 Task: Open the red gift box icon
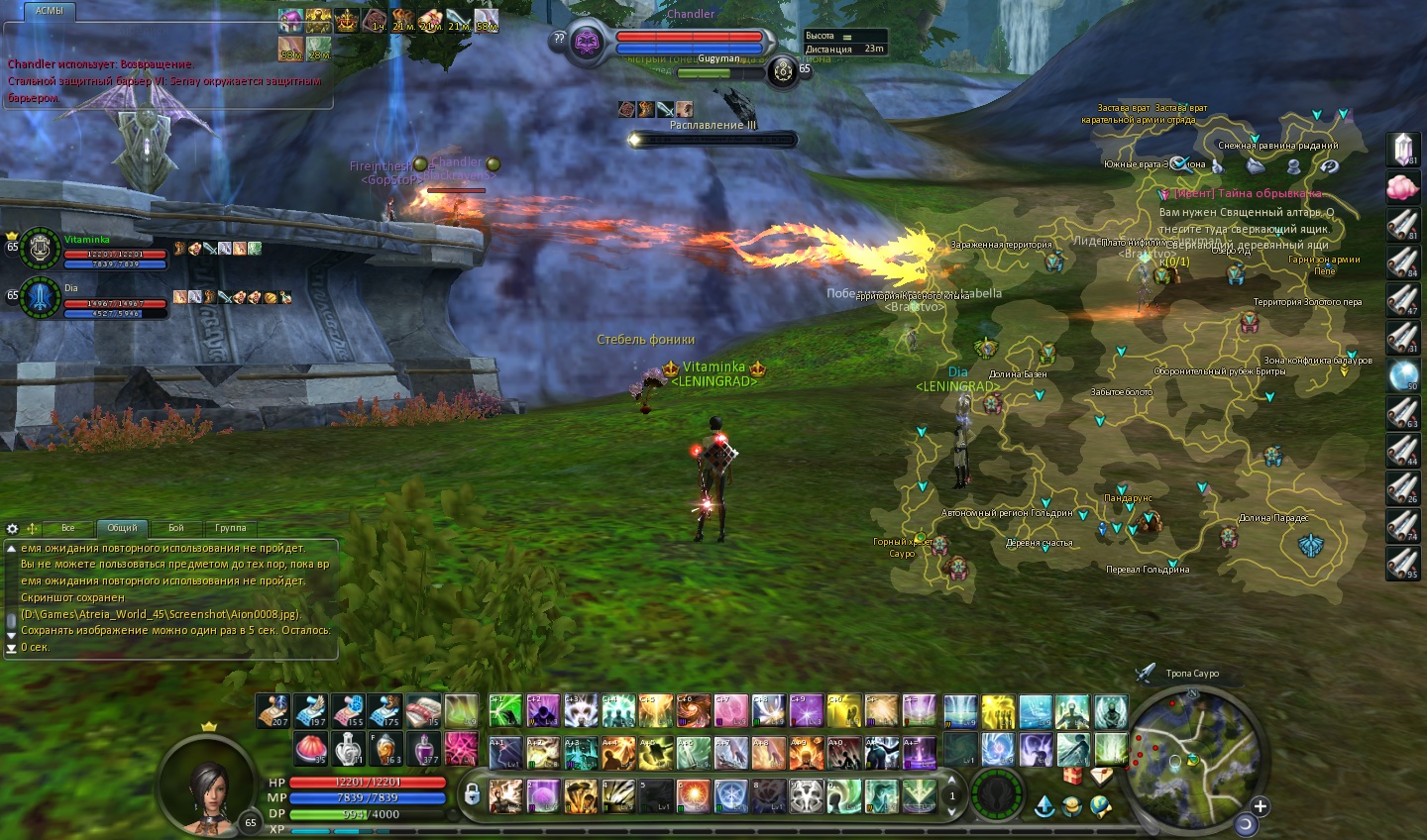tap(1072, 776)
